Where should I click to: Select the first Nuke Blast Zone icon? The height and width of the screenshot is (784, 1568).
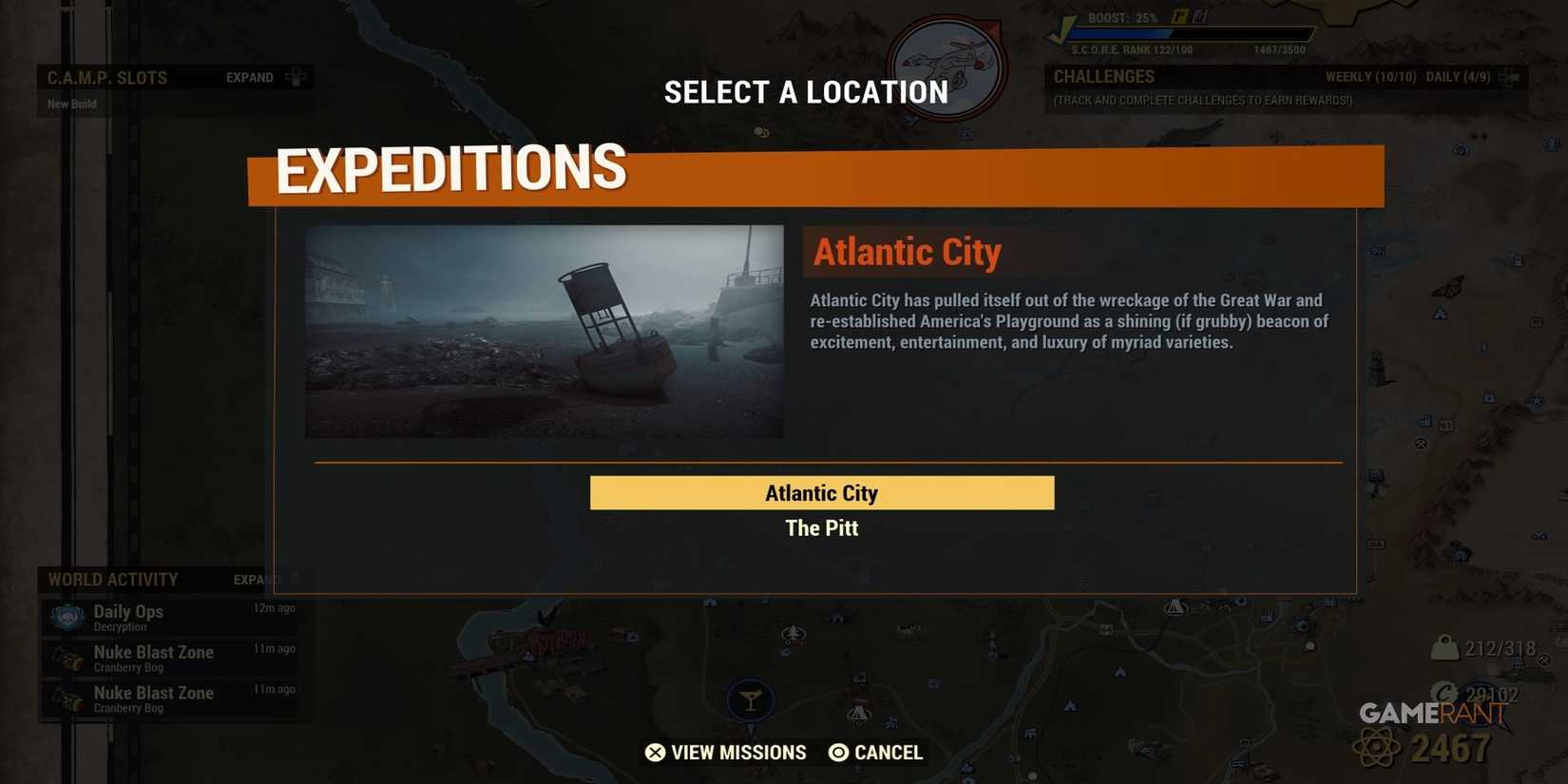click(x=67, y=658)
